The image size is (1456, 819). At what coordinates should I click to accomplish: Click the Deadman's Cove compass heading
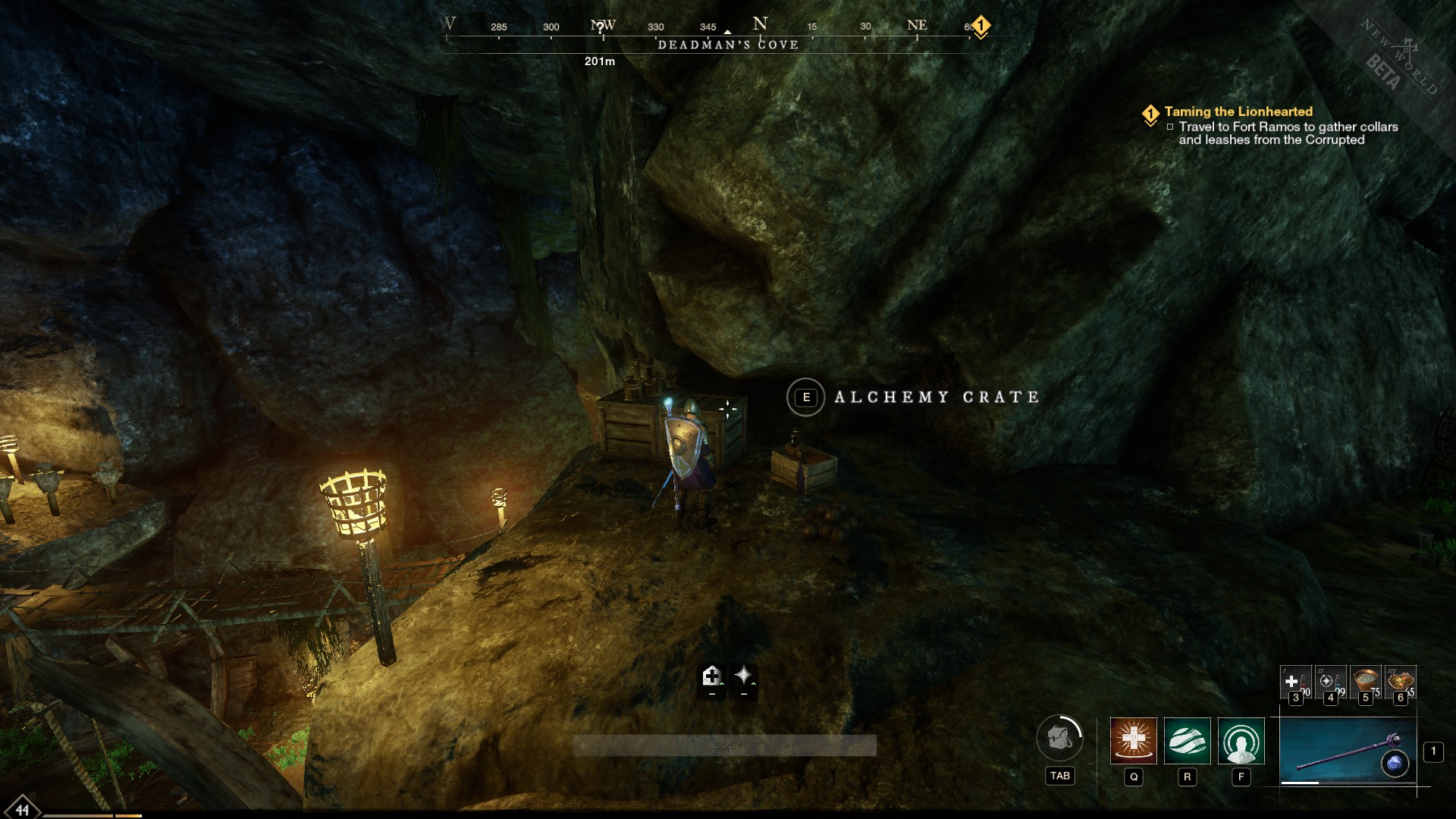point(728,44)
